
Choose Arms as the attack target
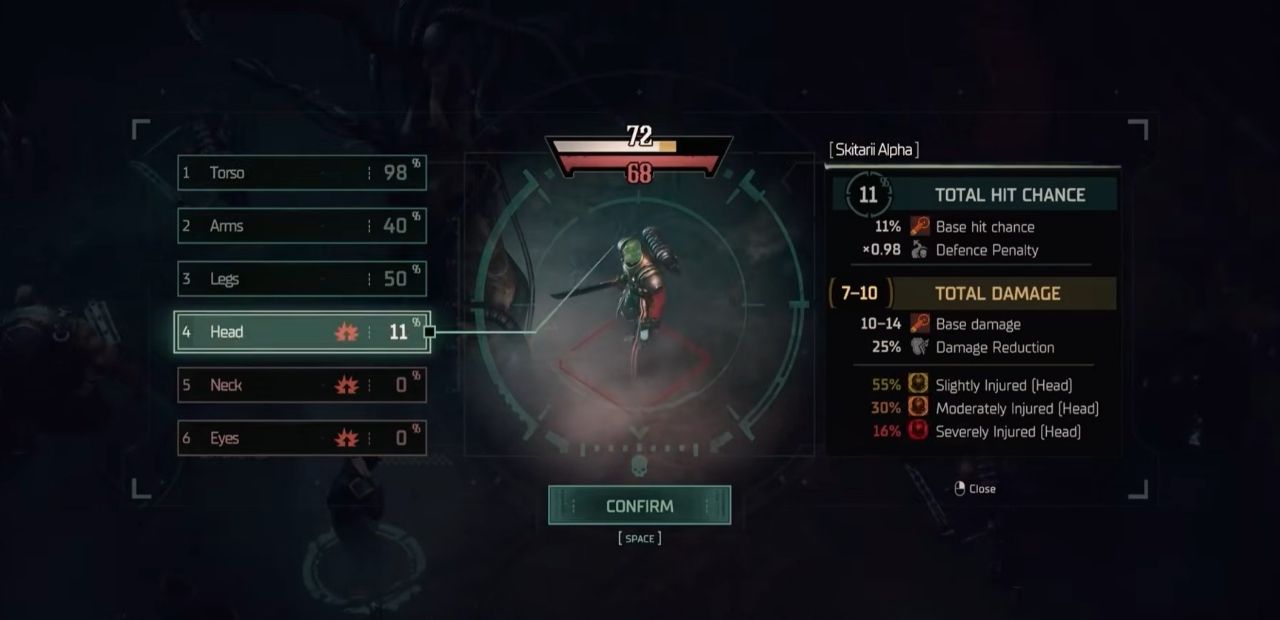(302, 226)
